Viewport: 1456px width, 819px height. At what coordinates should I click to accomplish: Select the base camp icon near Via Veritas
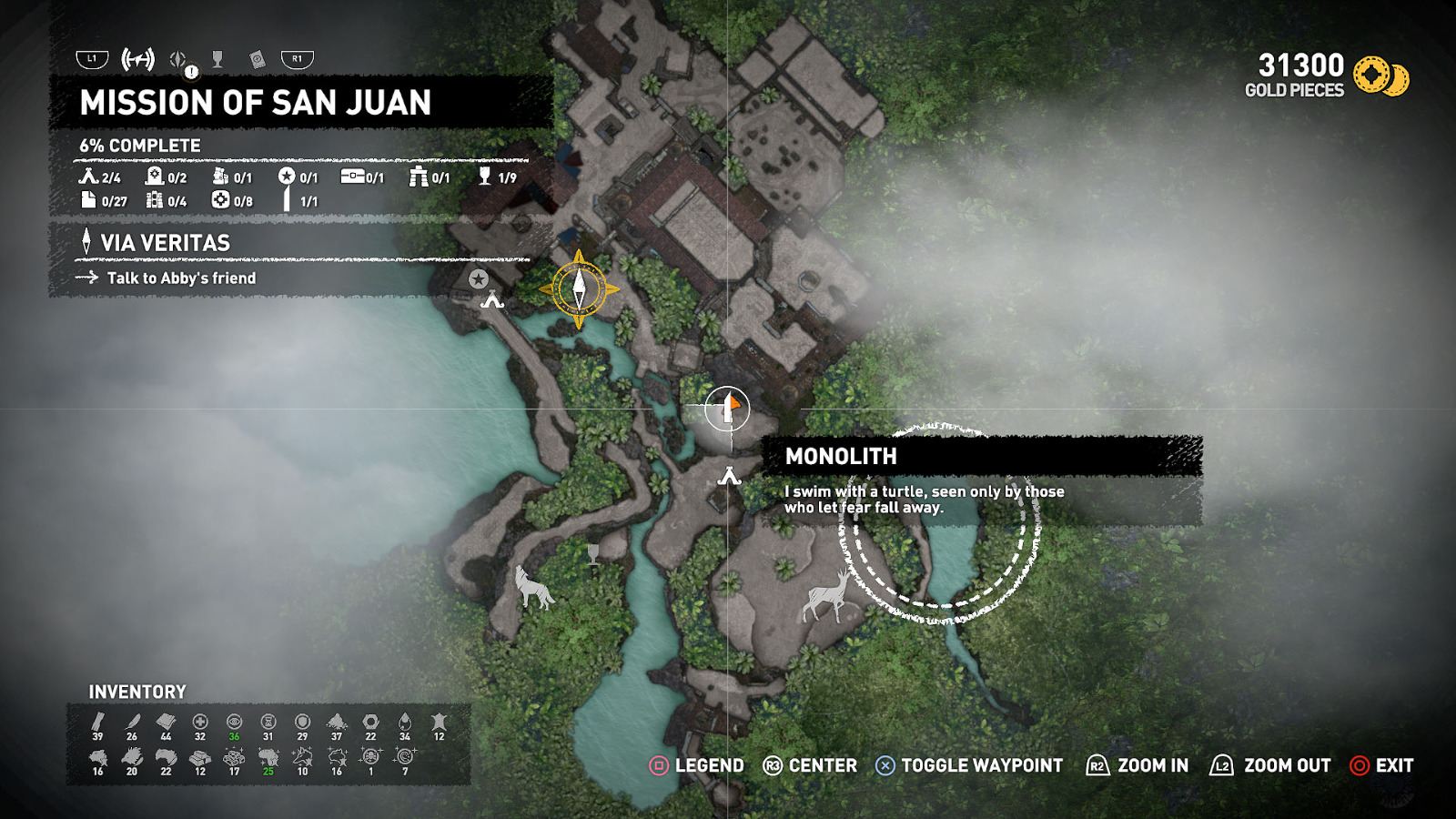point(494,300)
